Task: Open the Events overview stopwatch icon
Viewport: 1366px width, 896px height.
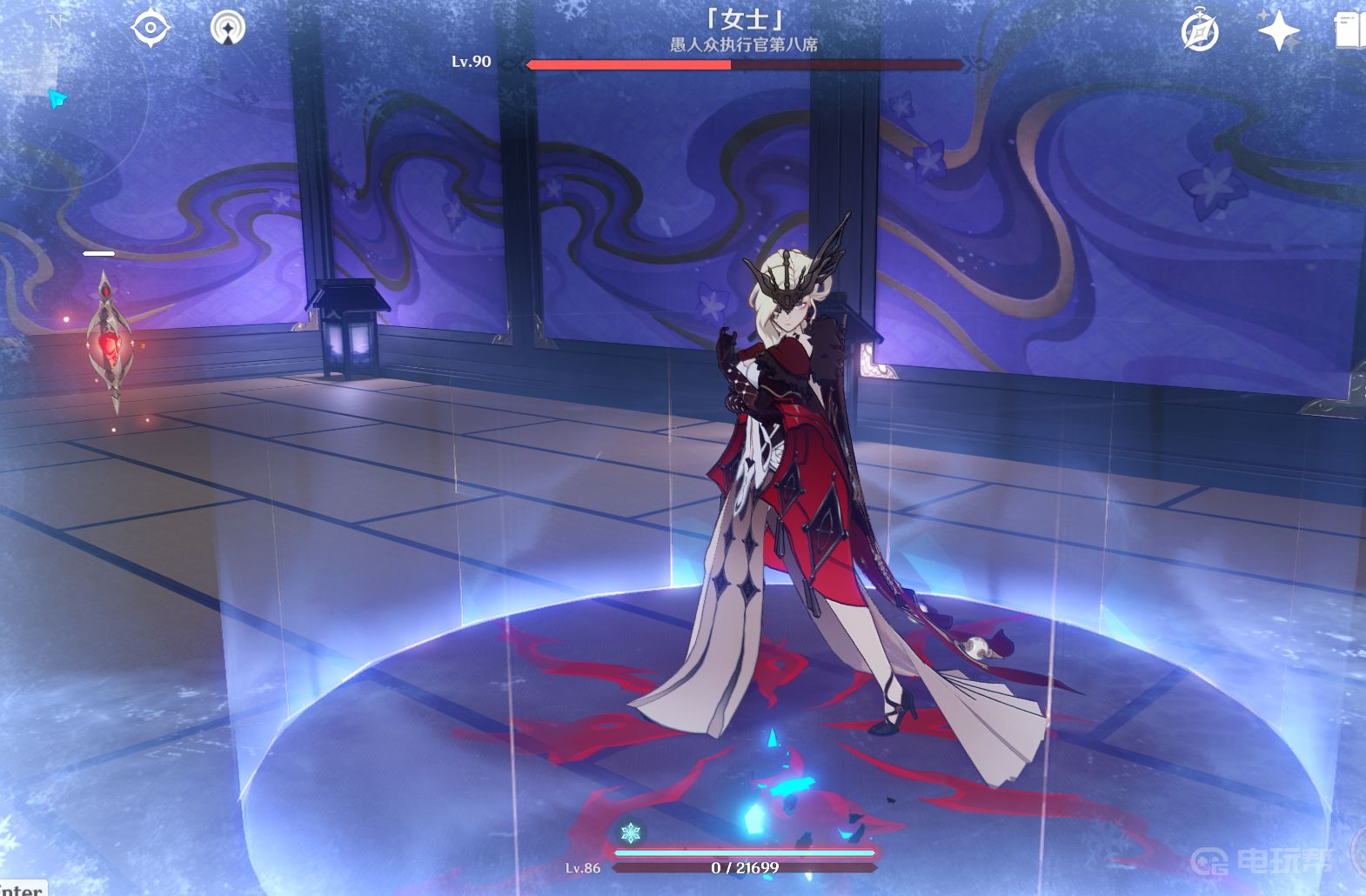Action: tap(1200, 31)
